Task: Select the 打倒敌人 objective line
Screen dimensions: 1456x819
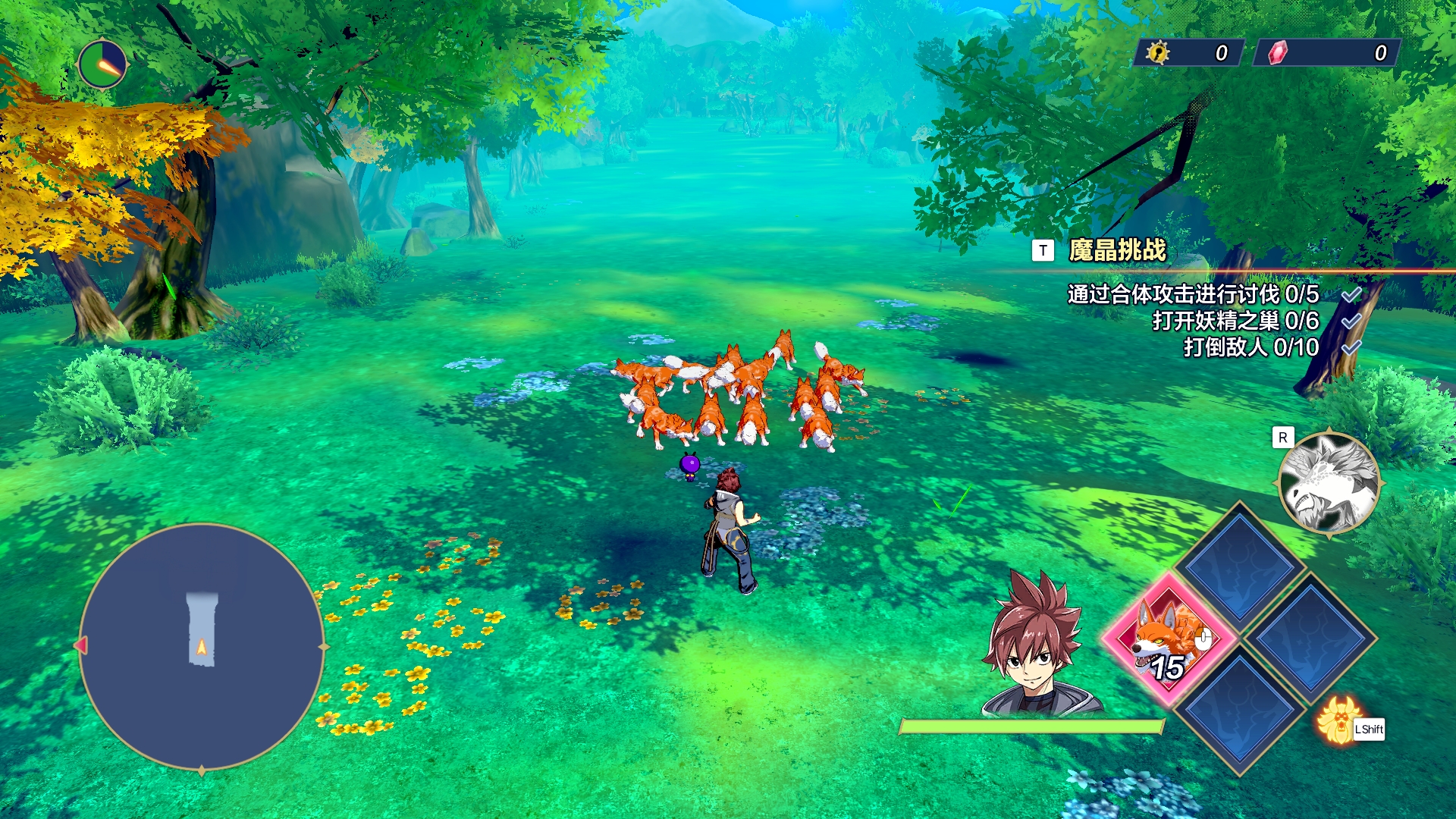Action: click(1250, 347)
